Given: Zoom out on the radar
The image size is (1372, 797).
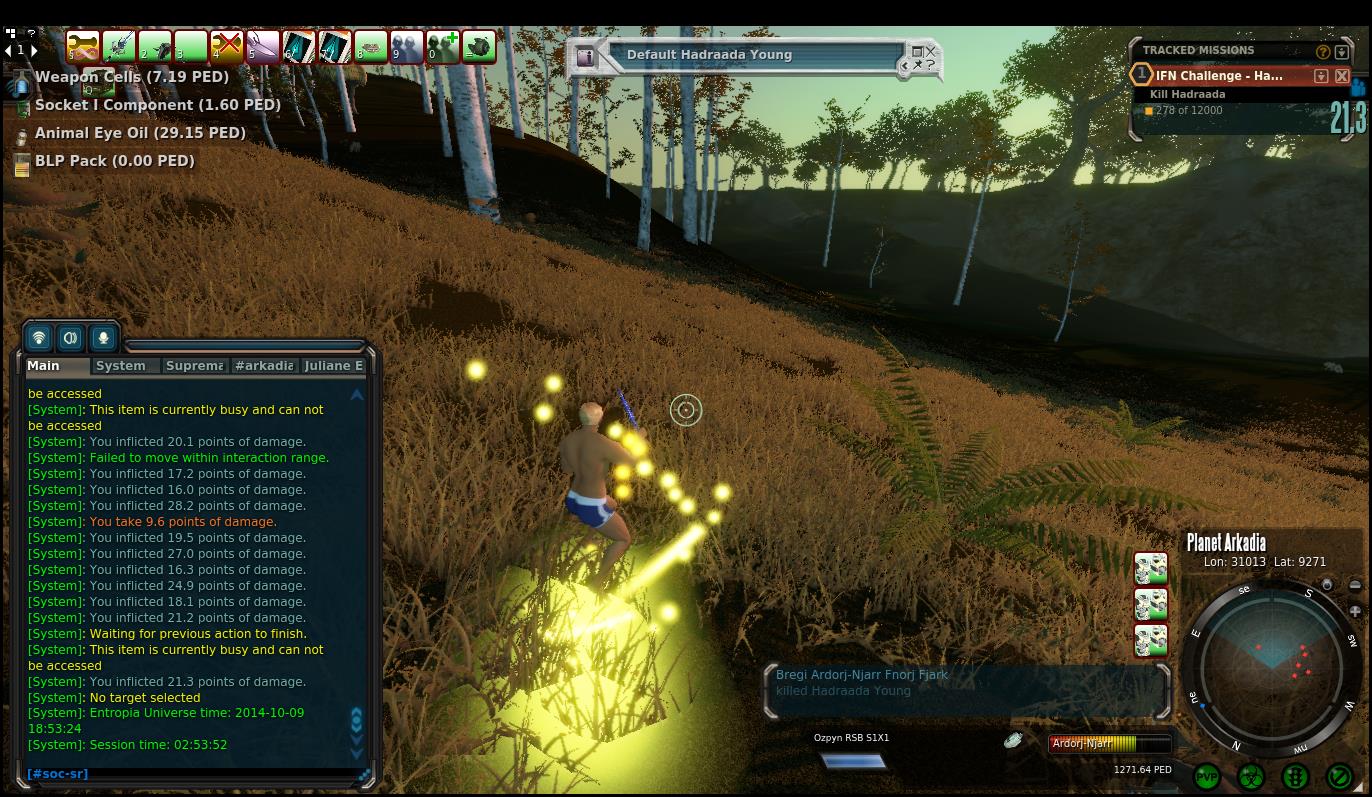Looking at the screenshot, I should [1355, 586].
